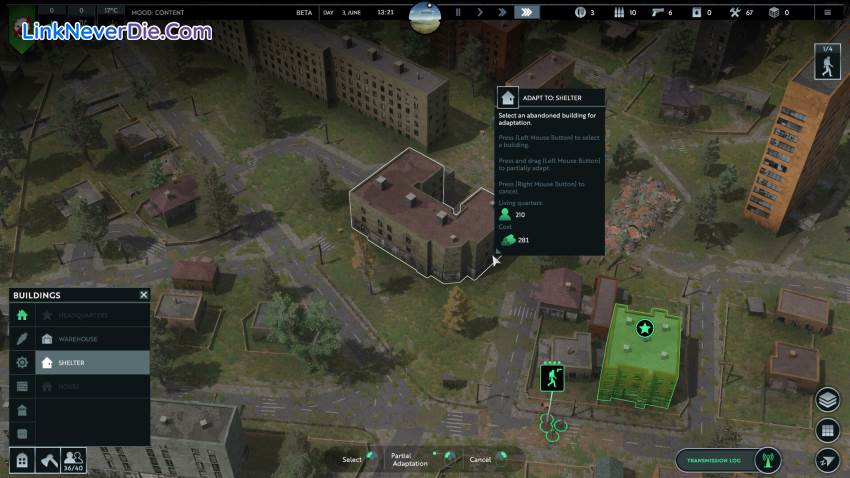Set game to normal single-arrow speed
The width and height of the screenshot is (850, 478).
tap(480, 12)
